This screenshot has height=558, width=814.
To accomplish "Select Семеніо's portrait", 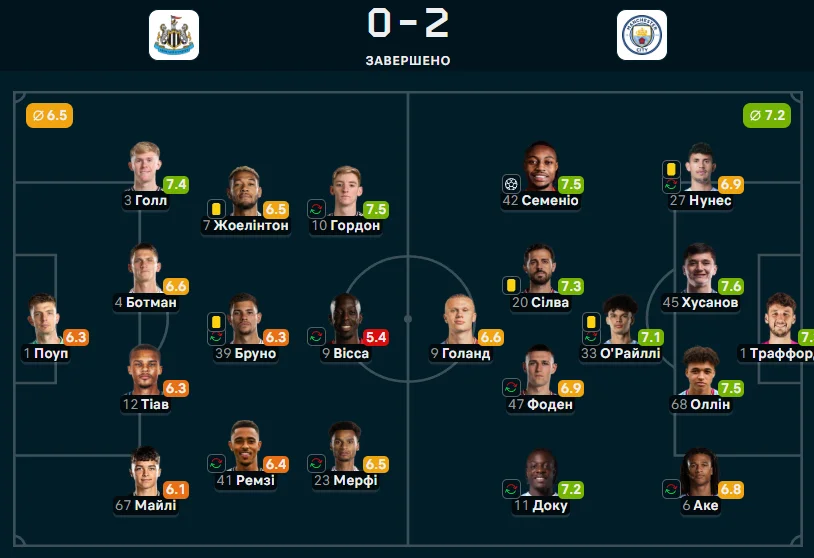I will click(x=540, y=167).
